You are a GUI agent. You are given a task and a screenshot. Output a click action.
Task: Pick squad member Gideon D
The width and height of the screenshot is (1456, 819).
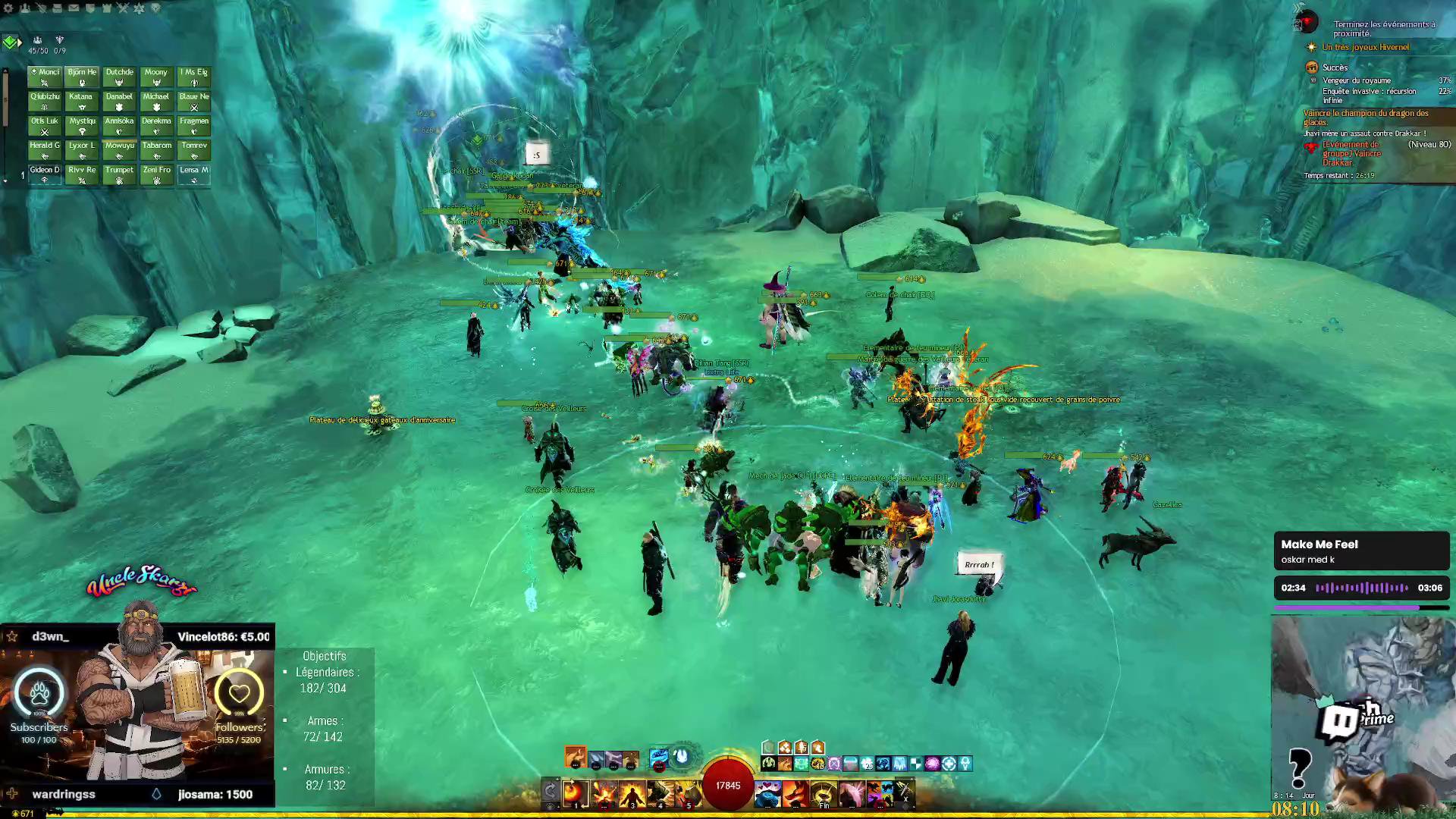pyautogui.click(x=45, y=174)
